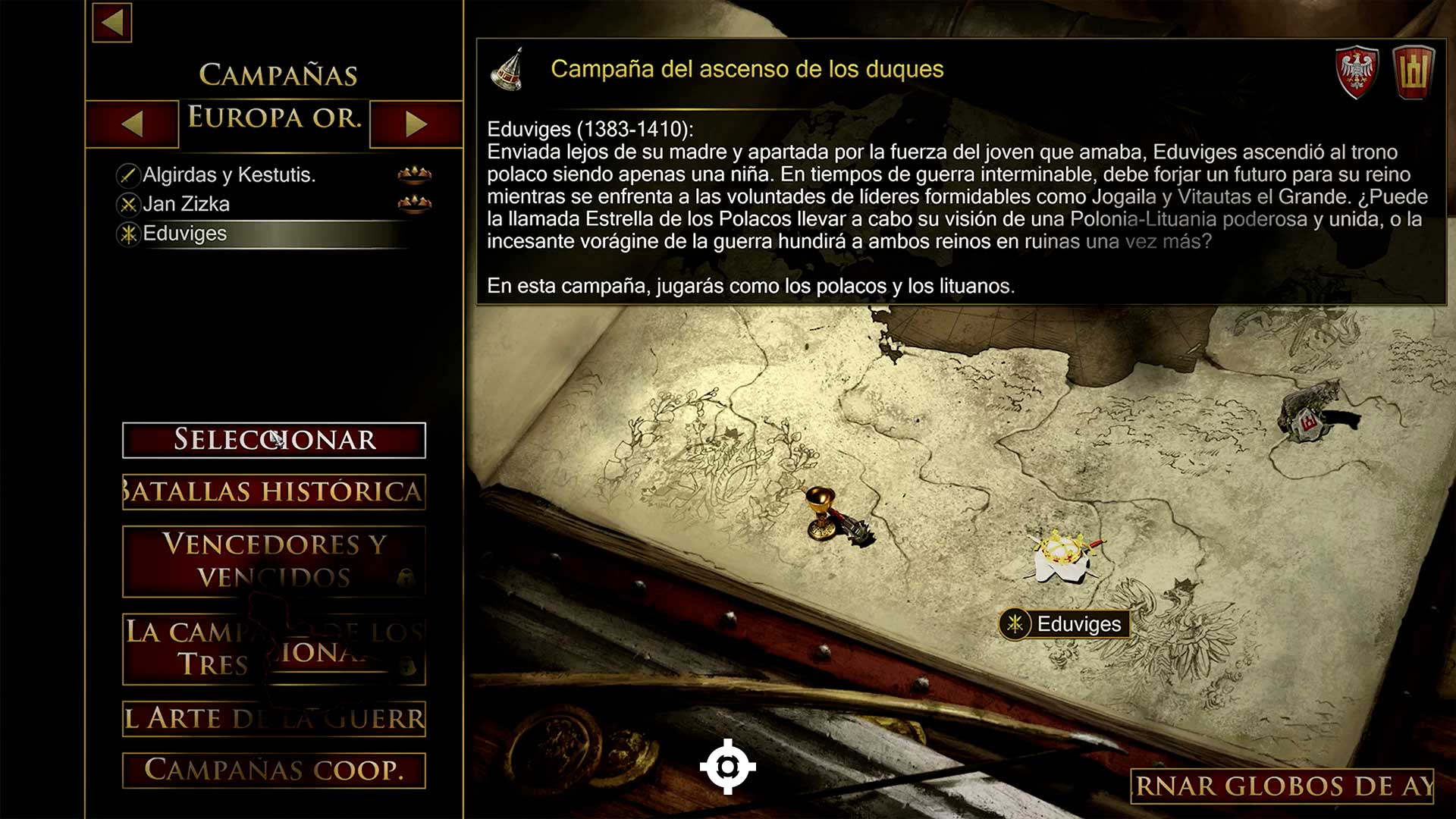Select the Algirdas y Kestutis campaign

point(229,175)
